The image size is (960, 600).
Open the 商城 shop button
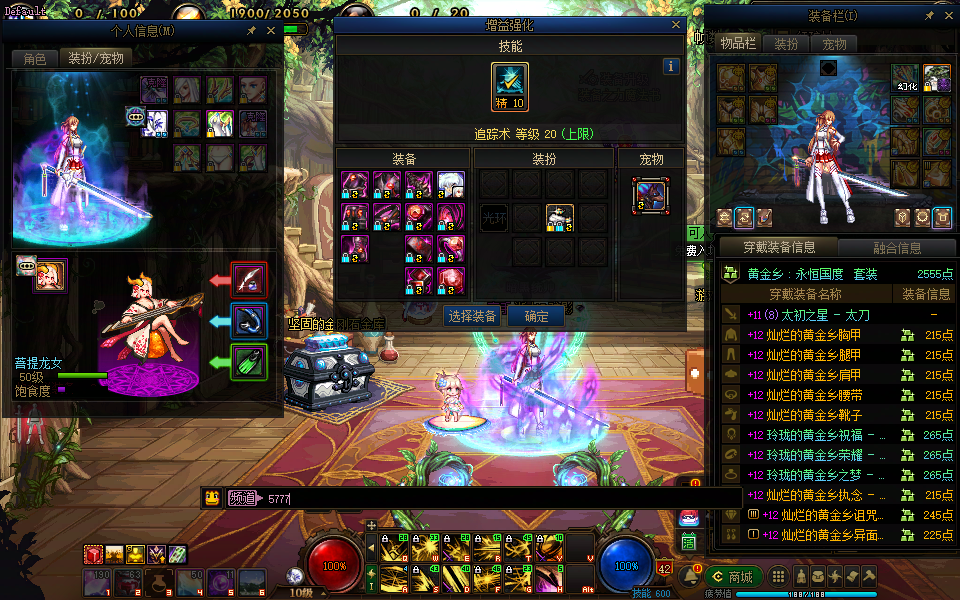(733, 577)
